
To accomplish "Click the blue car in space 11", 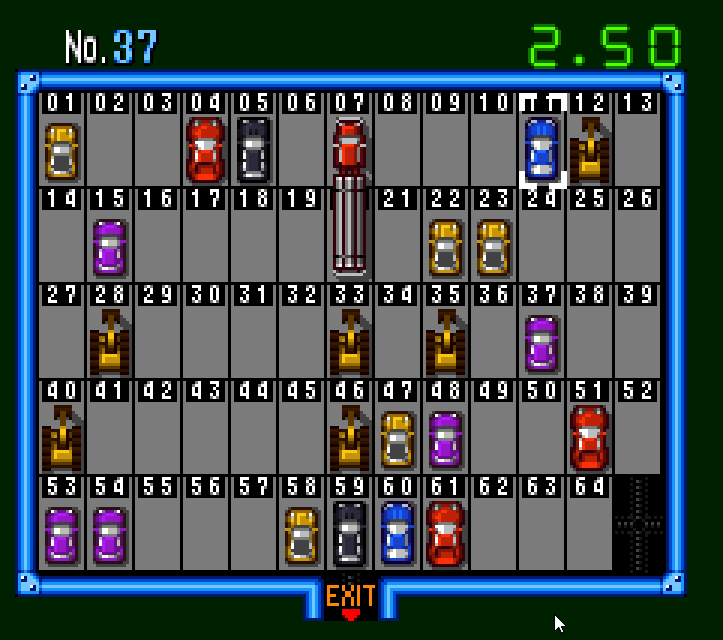I will point(541,151).
